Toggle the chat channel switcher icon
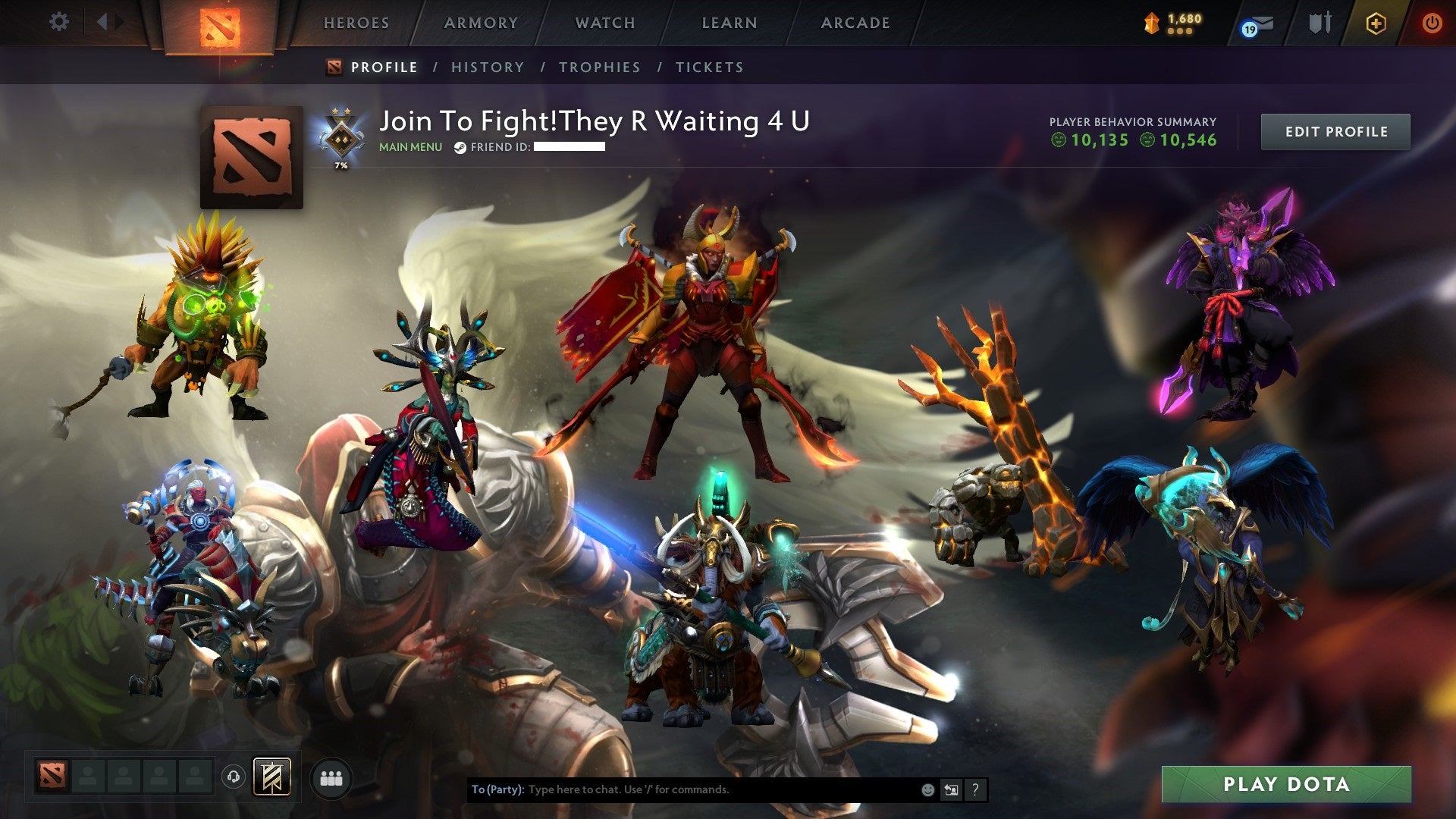The height and width of the screenshot is (819, 1456). (x=951, y=789)
